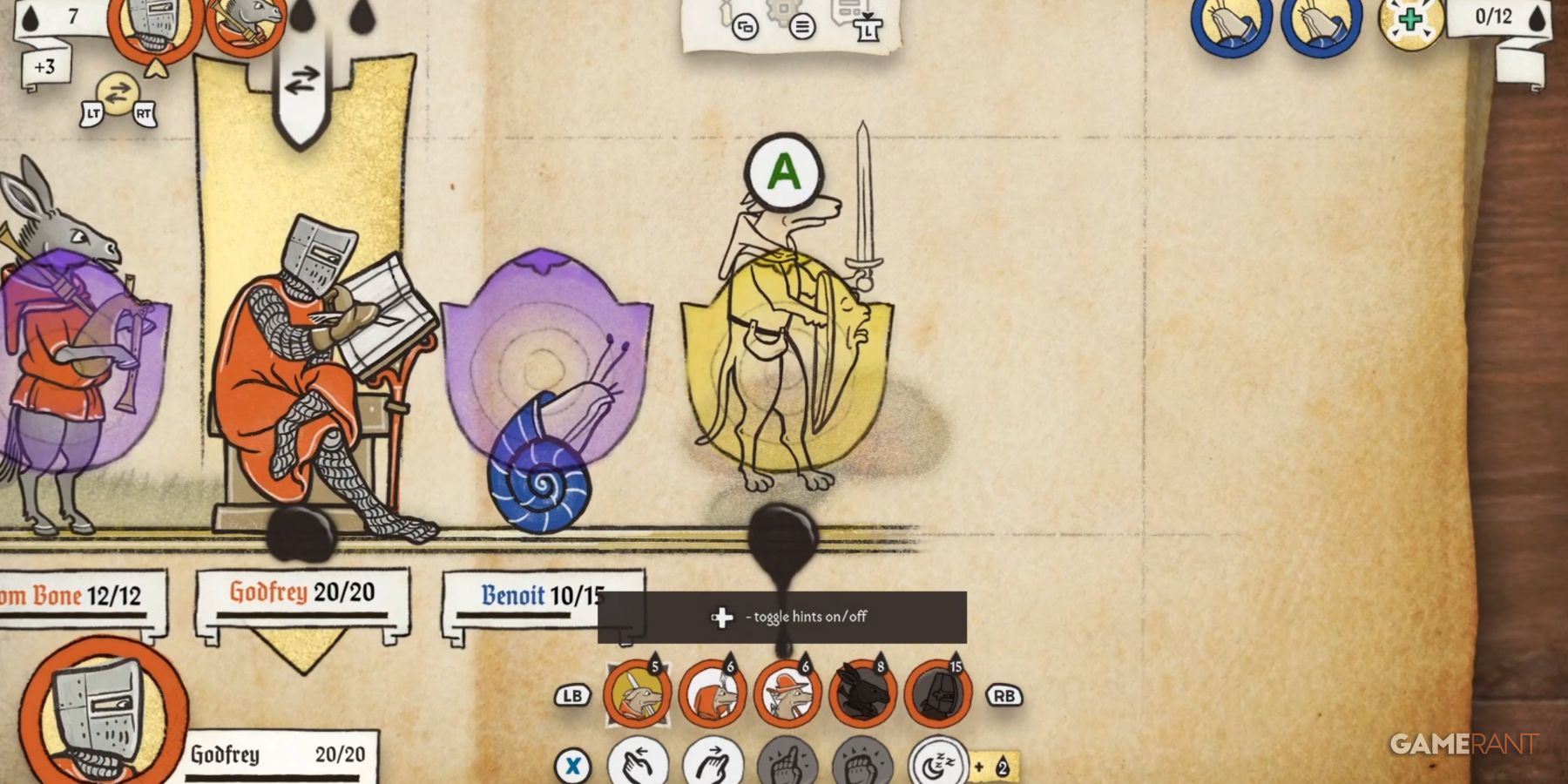1568x784 pixels.
Task: Choose the black donkey beast costing 8
Action: [861, 693]
